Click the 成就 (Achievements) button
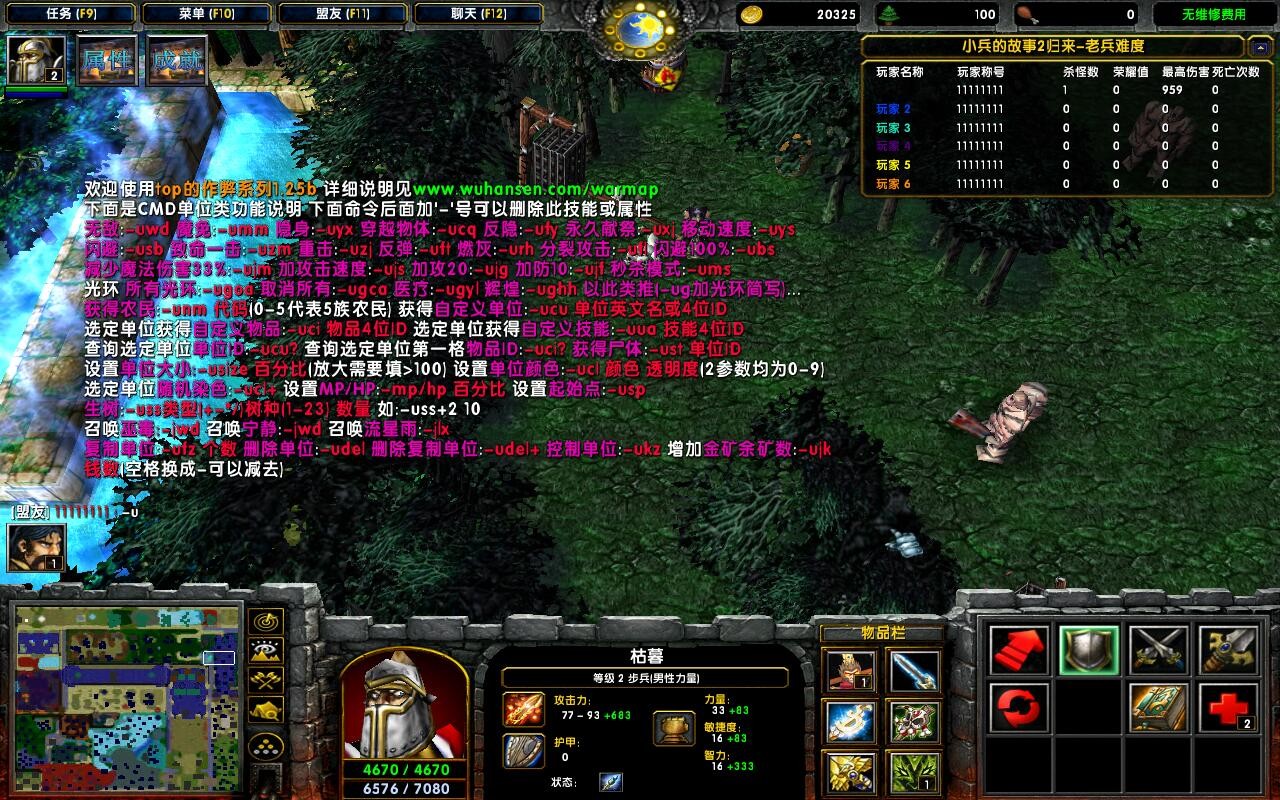Viewport: 1280px width, 800px height. [x=176, y=61]
